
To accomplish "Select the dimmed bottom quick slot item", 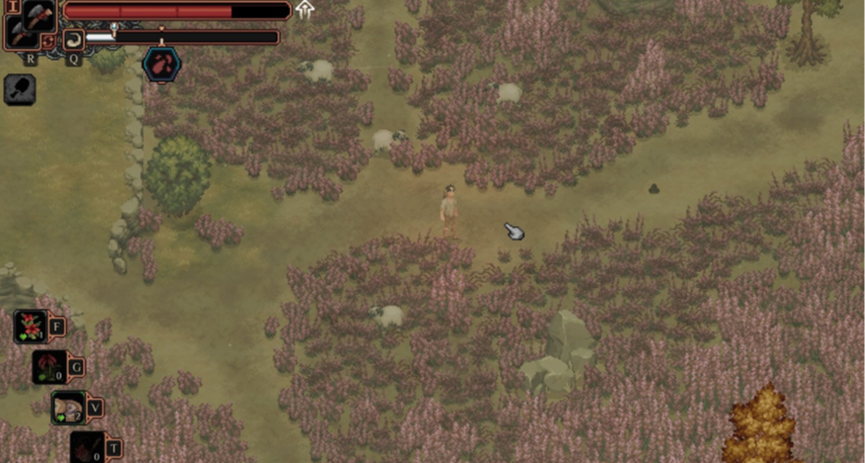I will click(x=87, y=447).
